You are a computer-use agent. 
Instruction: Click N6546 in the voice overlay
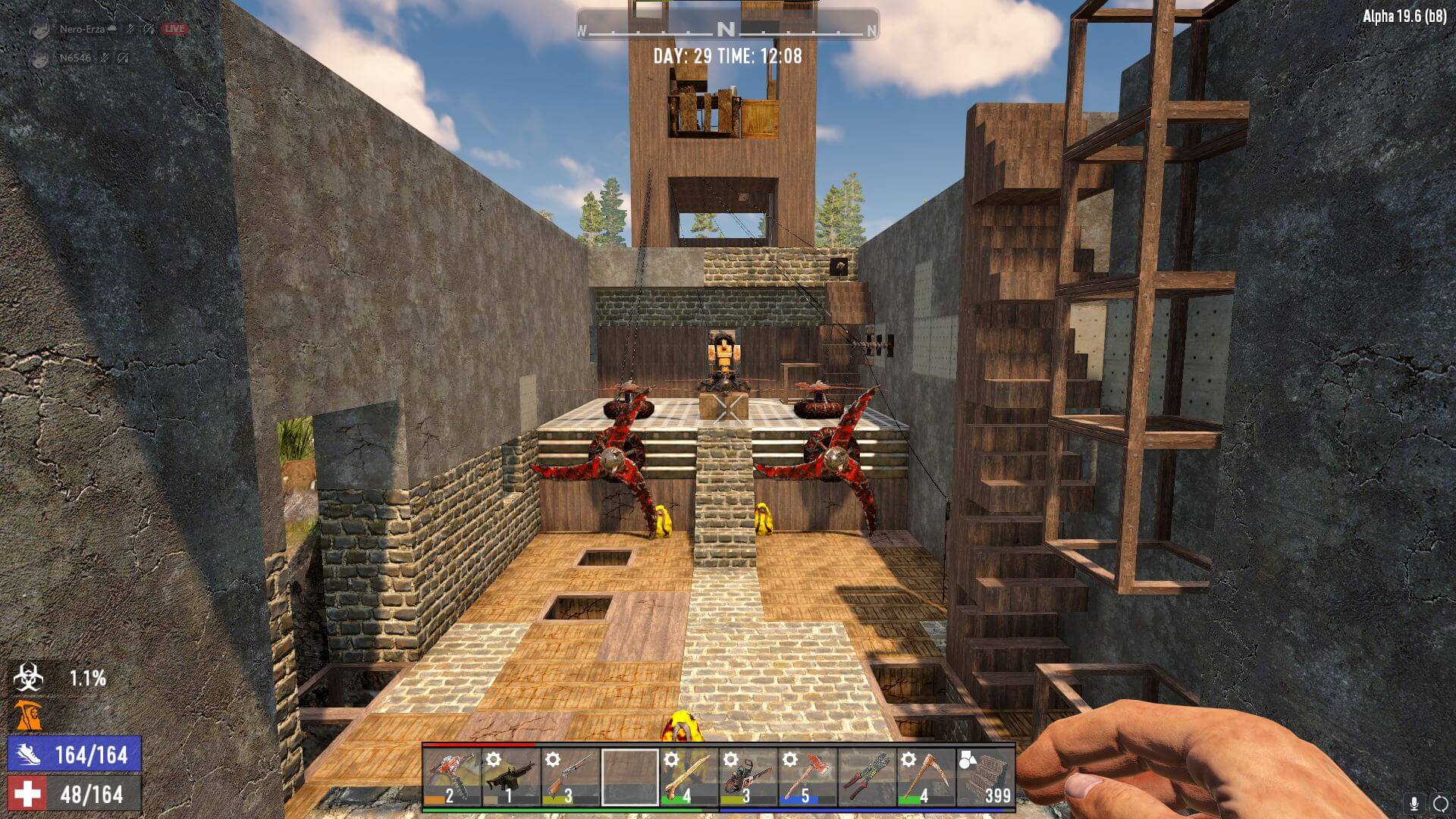pyautogui.click(x=76, y=58)
